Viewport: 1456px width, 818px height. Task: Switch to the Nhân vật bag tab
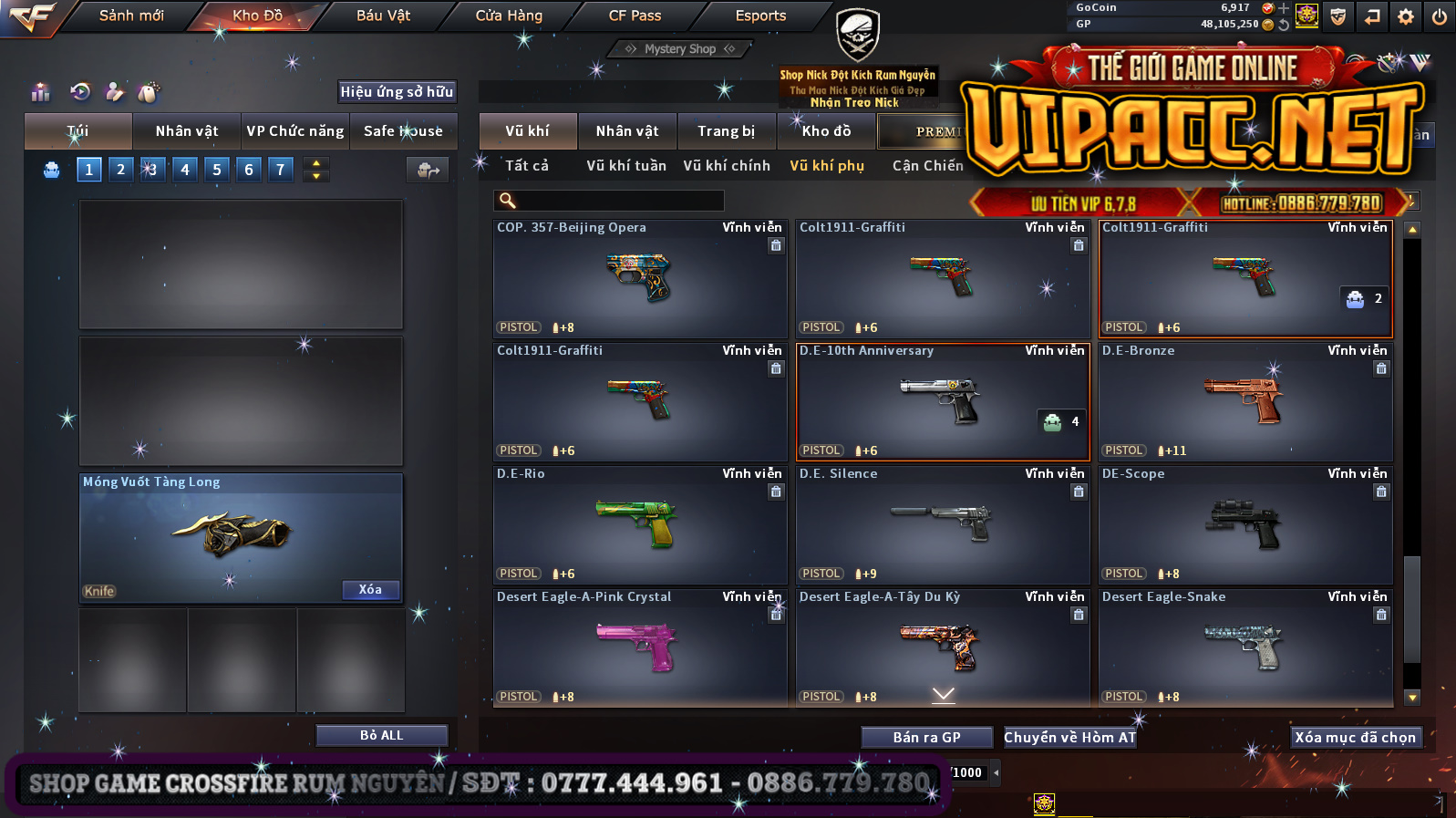click(x=187, y=131)
